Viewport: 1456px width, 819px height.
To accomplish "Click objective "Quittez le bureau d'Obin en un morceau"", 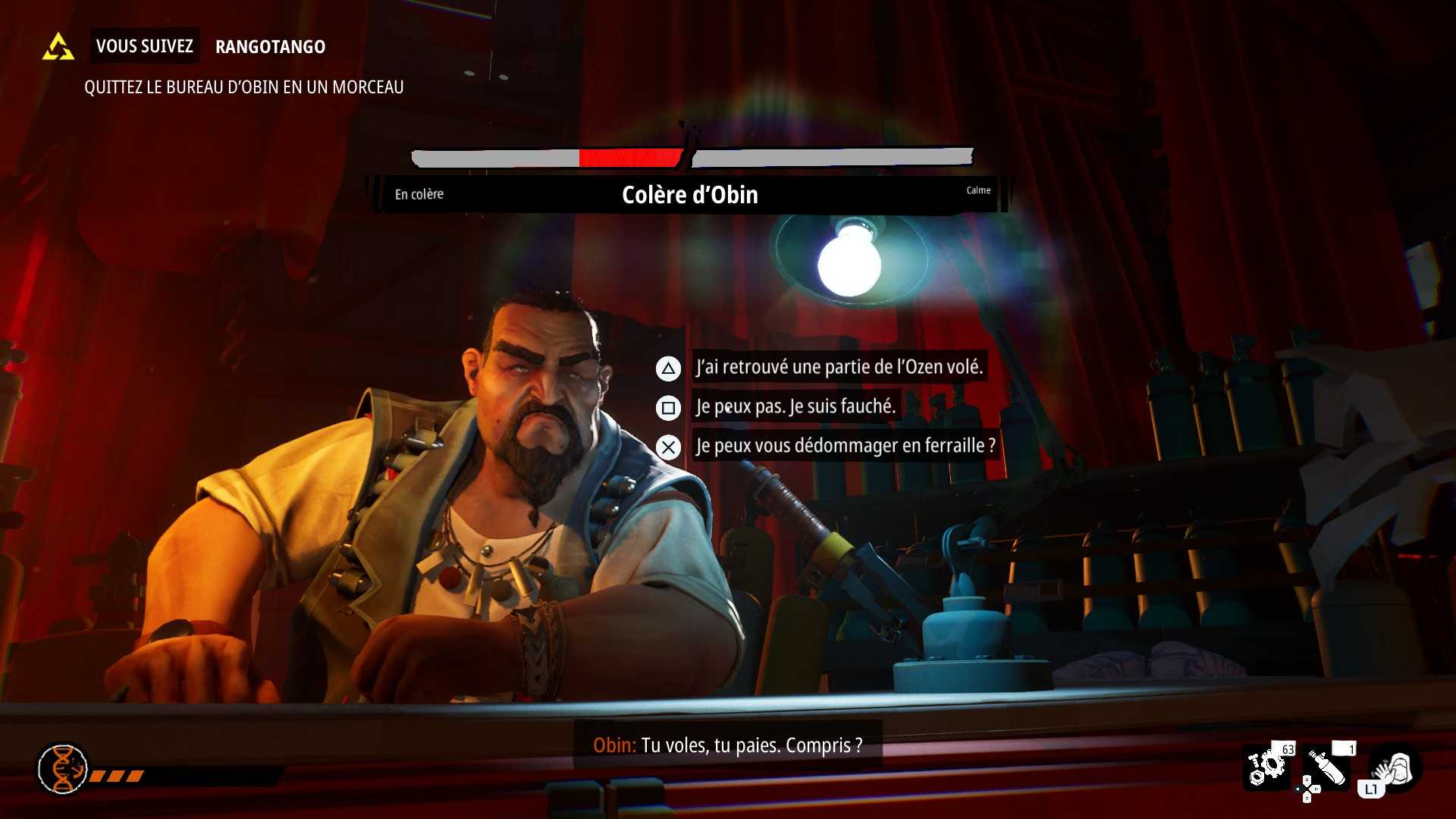I will pyautogui.click(x=243, y=87).
